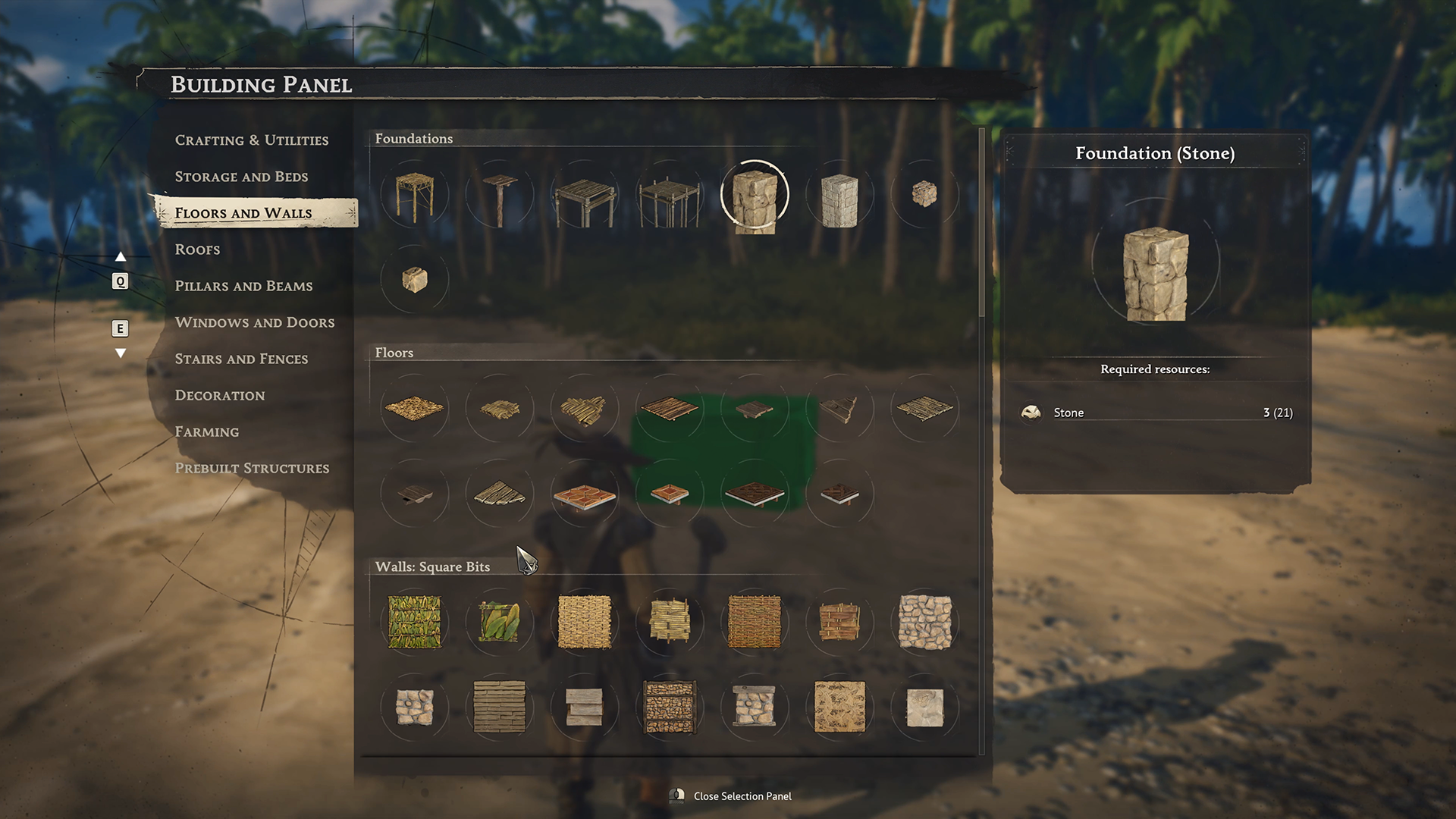Select the Roofs category
This screenshot has width=1456, height=819.
(x=197, y=249)
